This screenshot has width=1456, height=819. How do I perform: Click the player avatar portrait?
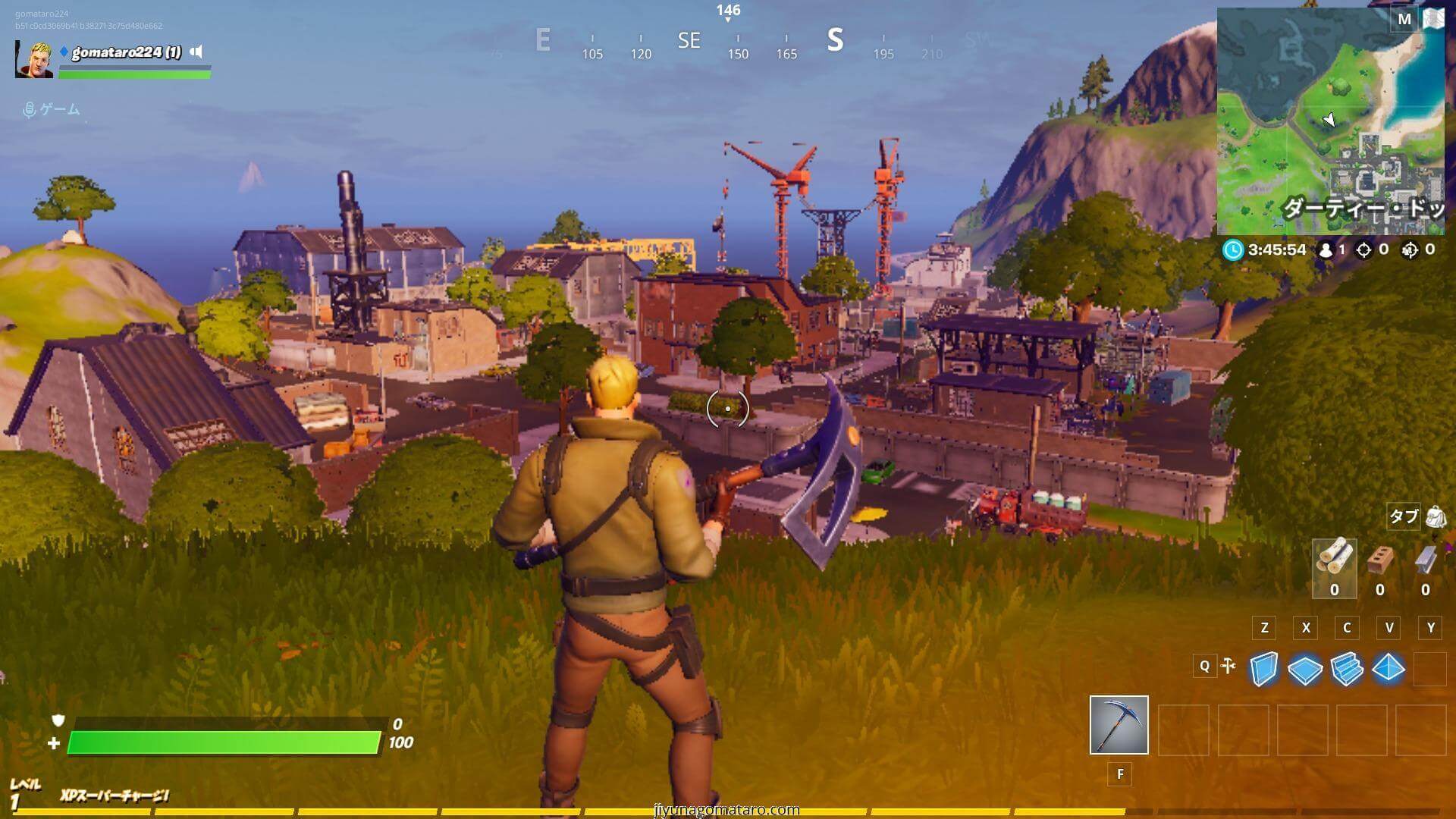tap(34, 60)
